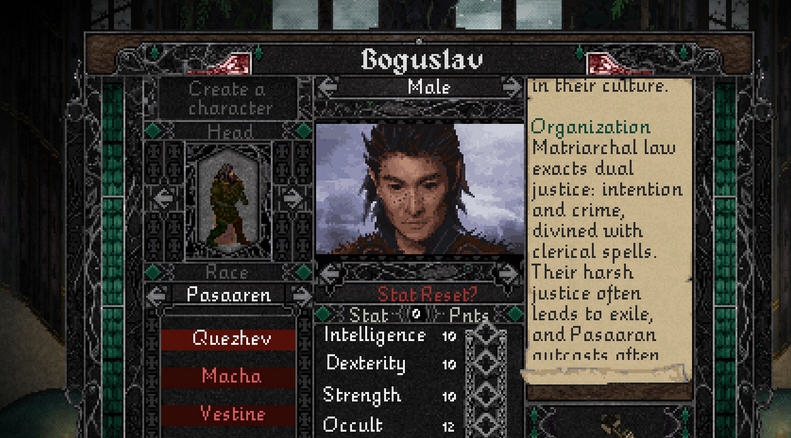Switch to previous race before Pasaaren
Viewport: 791px width, 438px height.
[157, 295]
